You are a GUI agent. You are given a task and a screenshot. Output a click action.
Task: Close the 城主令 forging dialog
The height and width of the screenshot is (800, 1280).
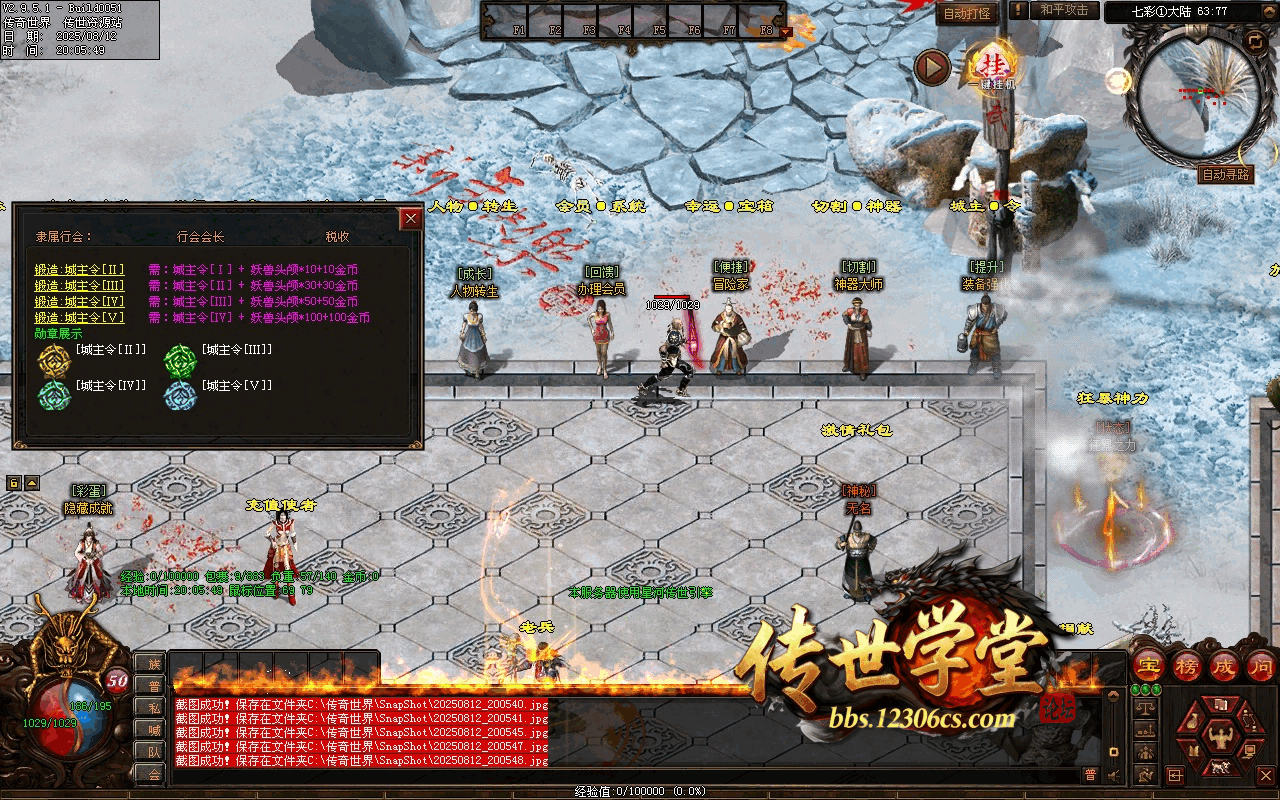click(410, 219)
